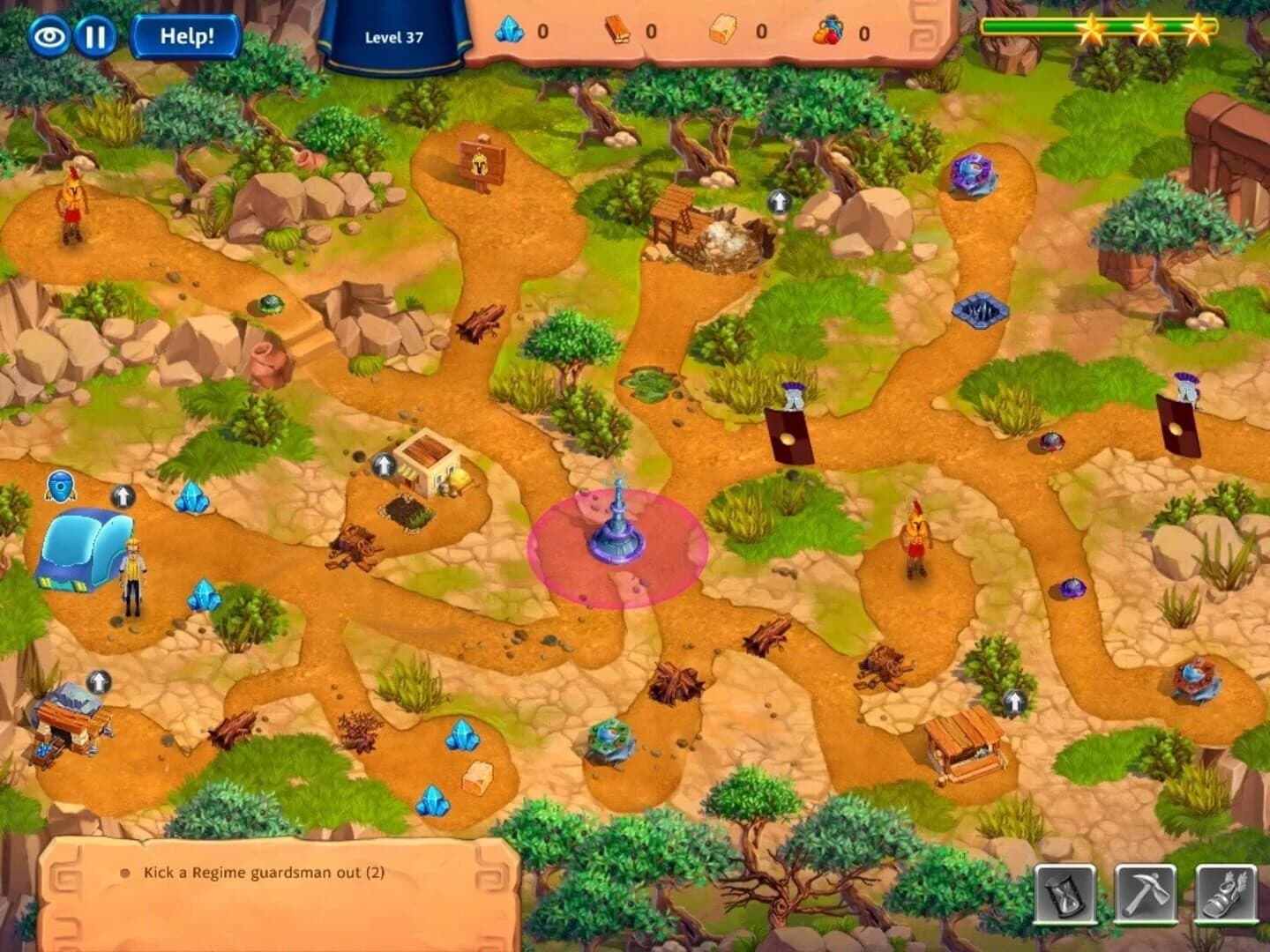This screenshot has width=1270, height=952.
Task: Click the wood planks resource icon
Action: [x=621, y=27]
